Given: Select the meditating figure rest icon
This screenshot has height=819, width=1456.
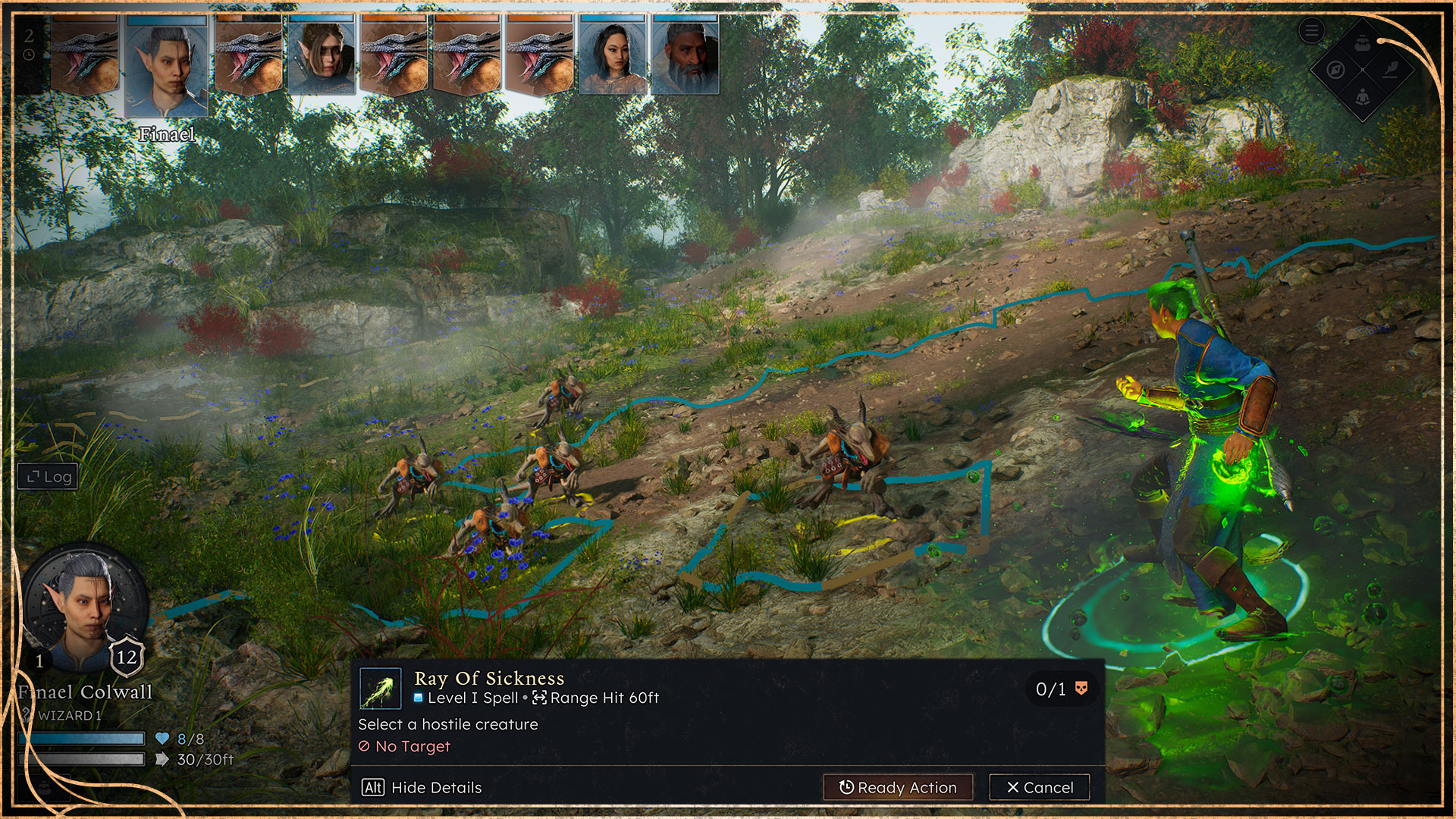Looking at the screenshot, I should tap(1363, 97).
